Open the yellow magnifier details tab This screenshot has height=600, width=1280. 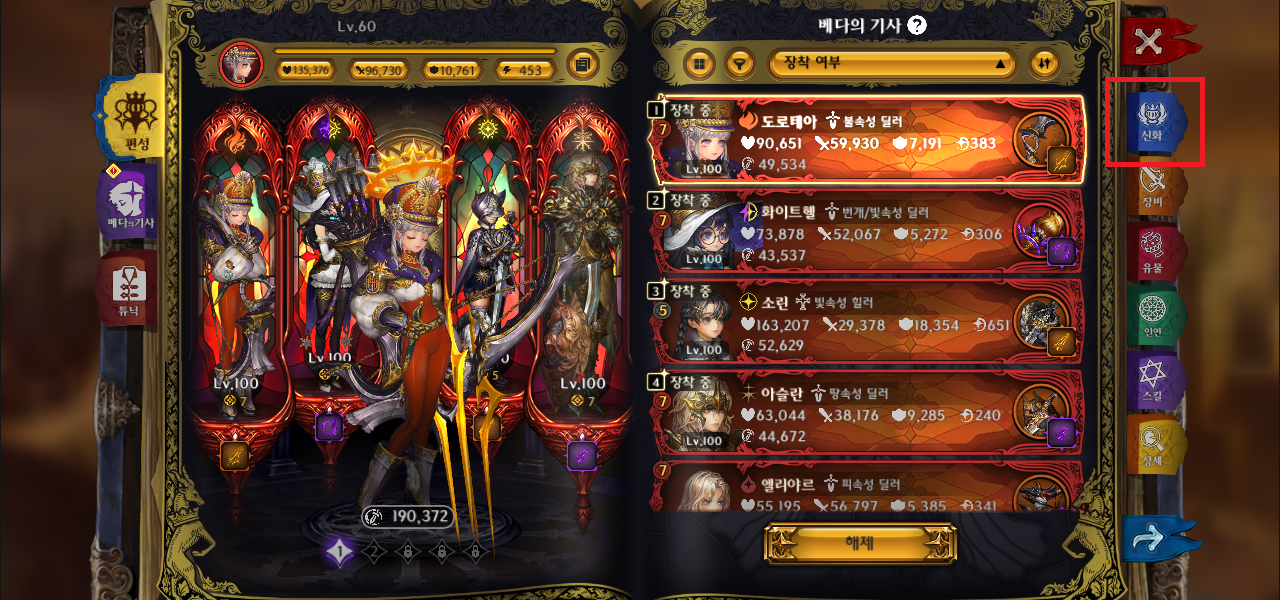pyautogui.click(x=1154, y=445)
